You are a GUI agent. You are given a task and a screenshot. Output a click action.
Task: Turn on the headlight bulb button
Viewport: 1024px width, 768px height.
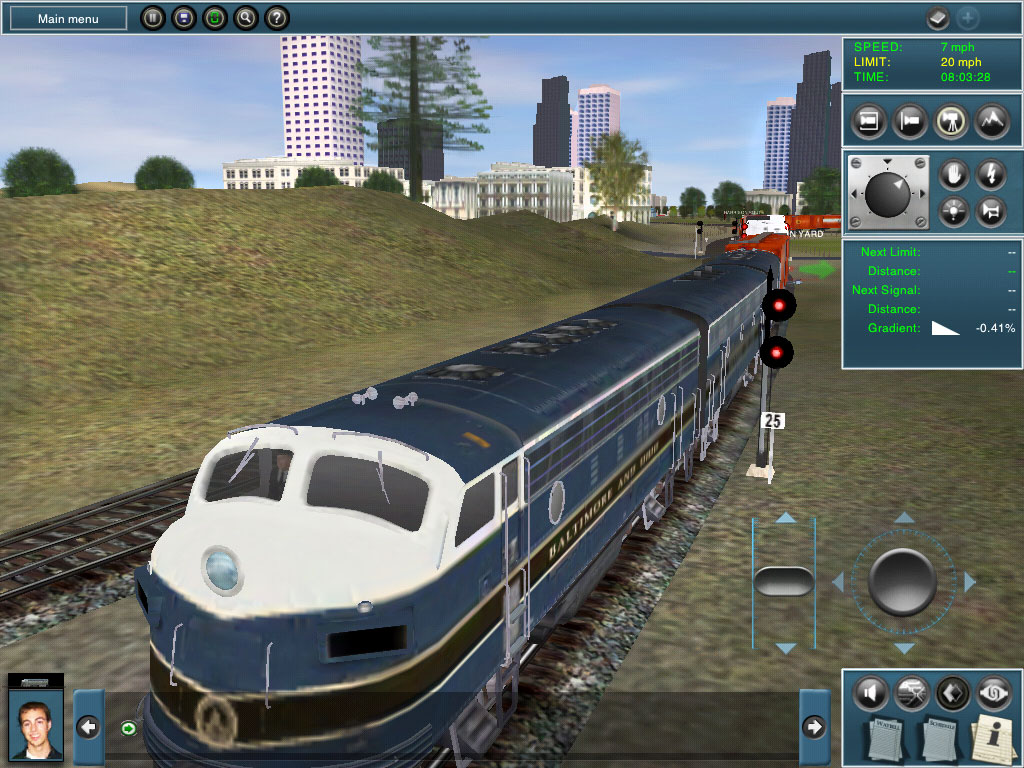coord(952,211)
